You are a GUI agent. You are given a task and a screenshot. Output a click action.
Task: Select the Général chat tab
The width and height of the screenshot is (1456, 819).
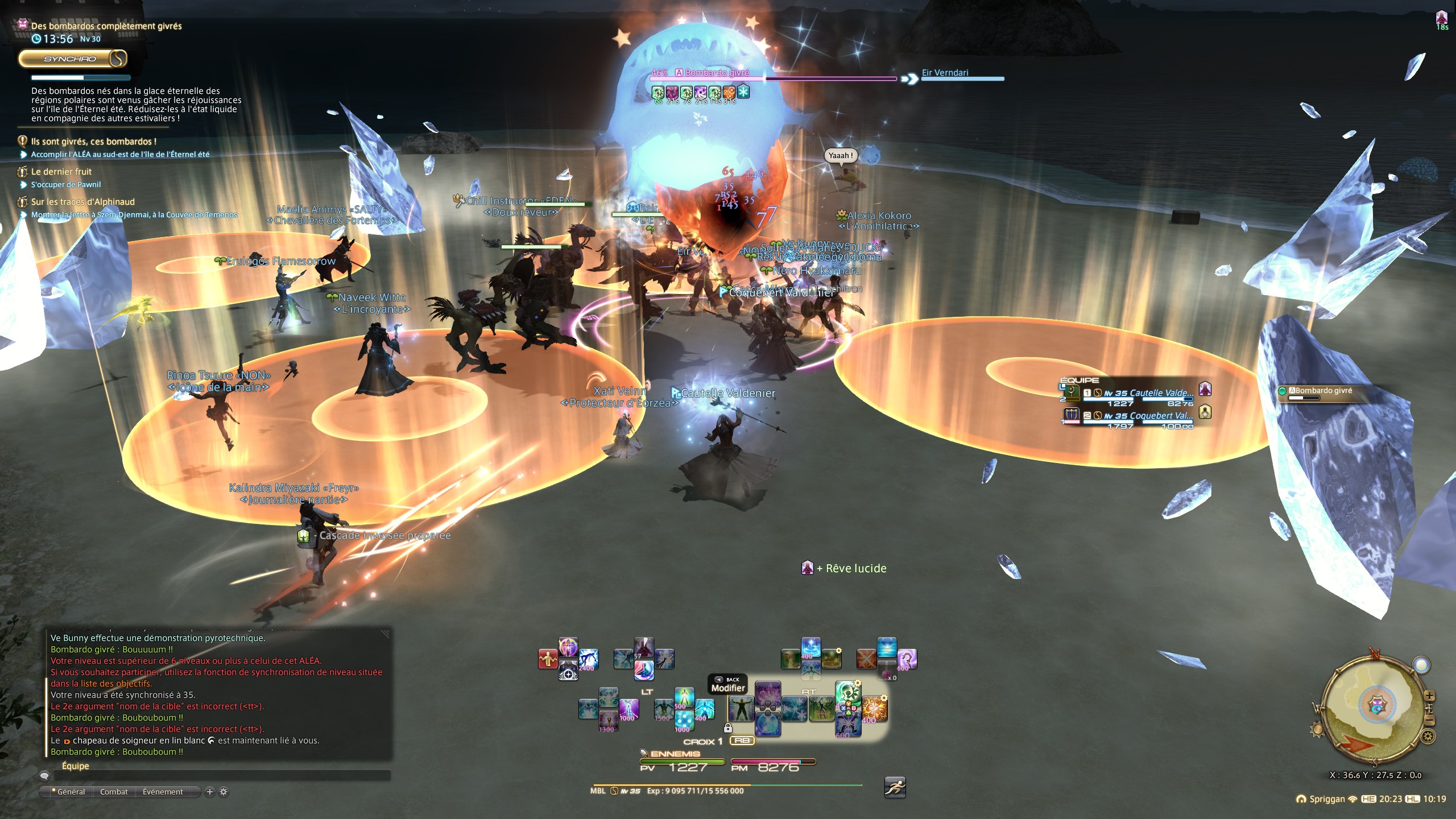[x=71, y=792]
